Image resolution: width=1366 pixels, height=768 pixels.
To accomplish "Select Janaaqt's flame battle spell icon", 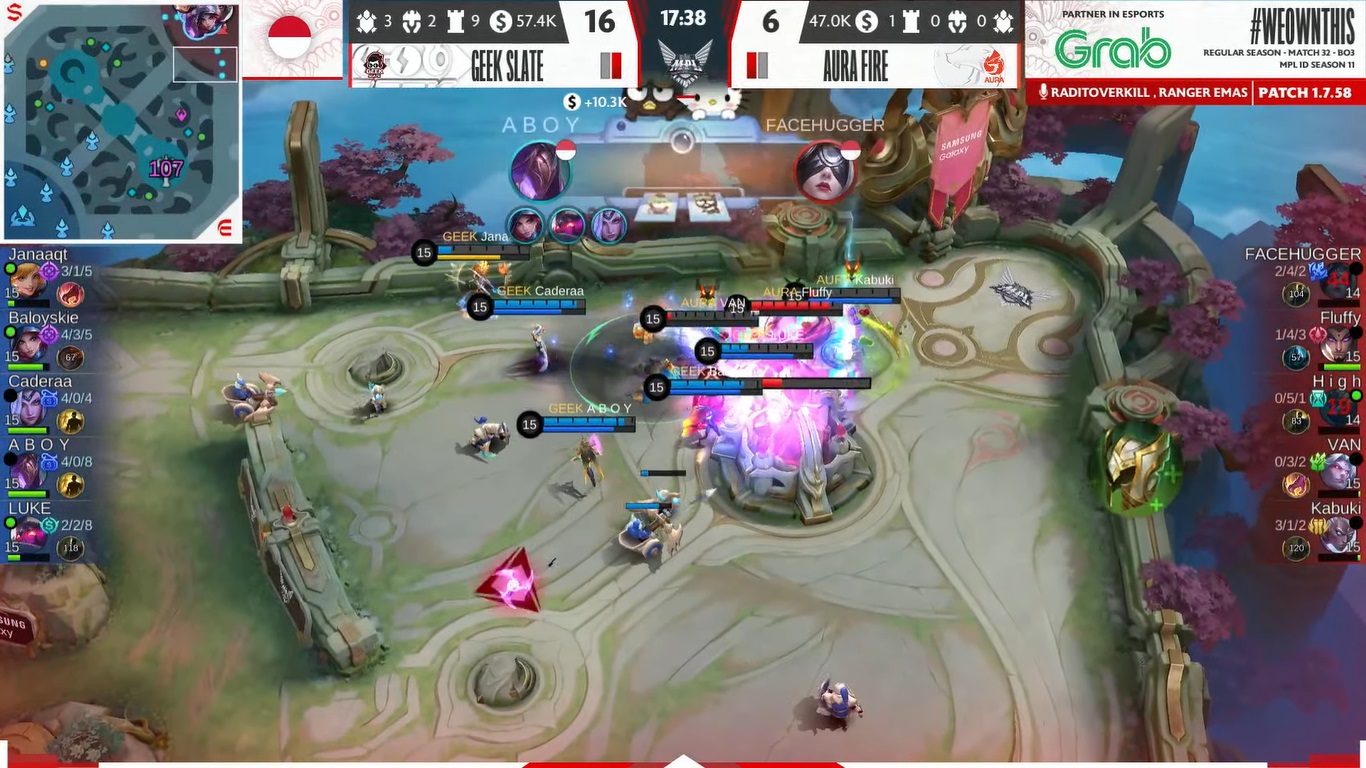I will pos(69,294).
